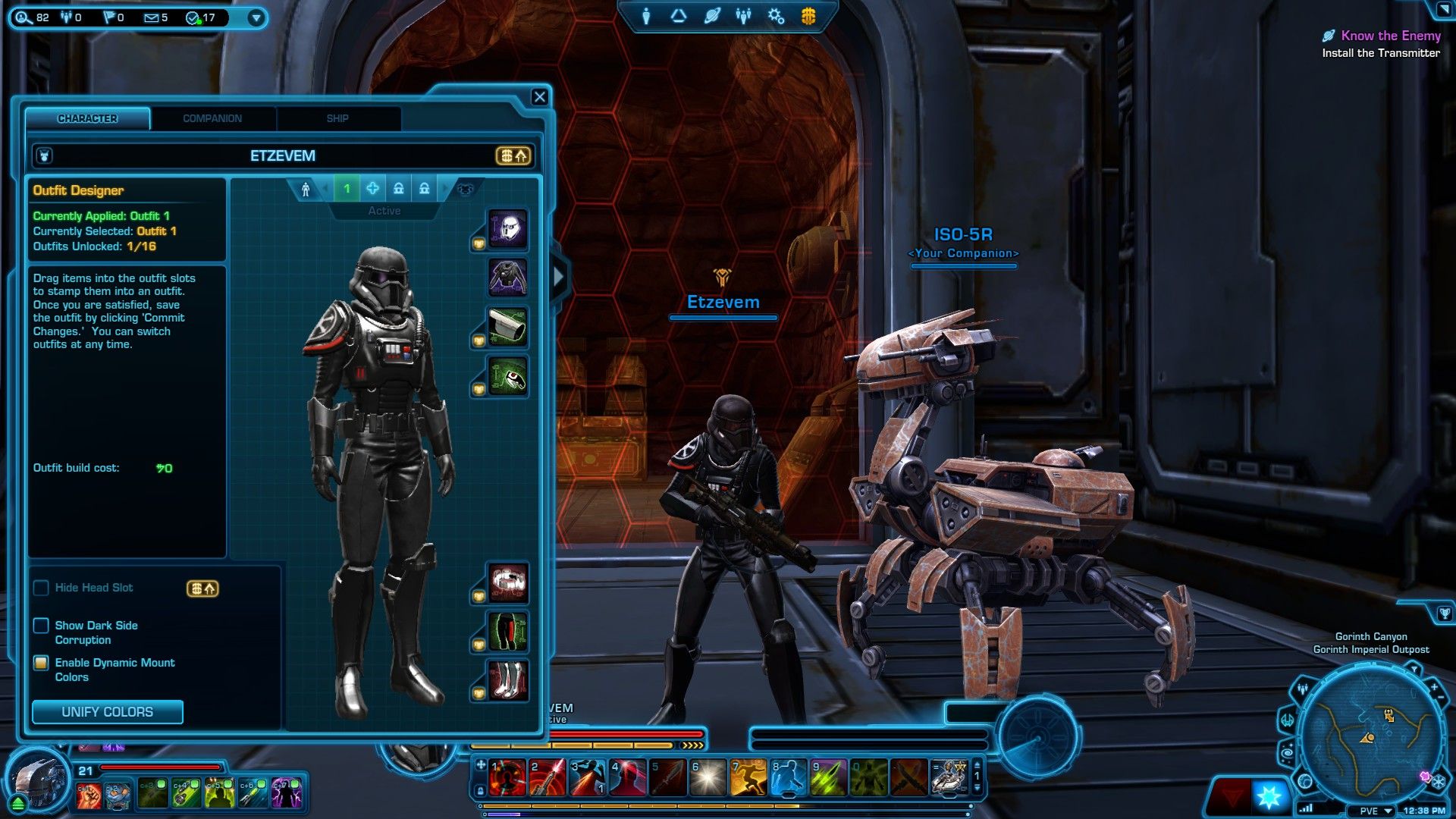The height and width of the screenshot is (819, 1456).
Task: Enable Hide Head Slot
Action: coord(42,588)
